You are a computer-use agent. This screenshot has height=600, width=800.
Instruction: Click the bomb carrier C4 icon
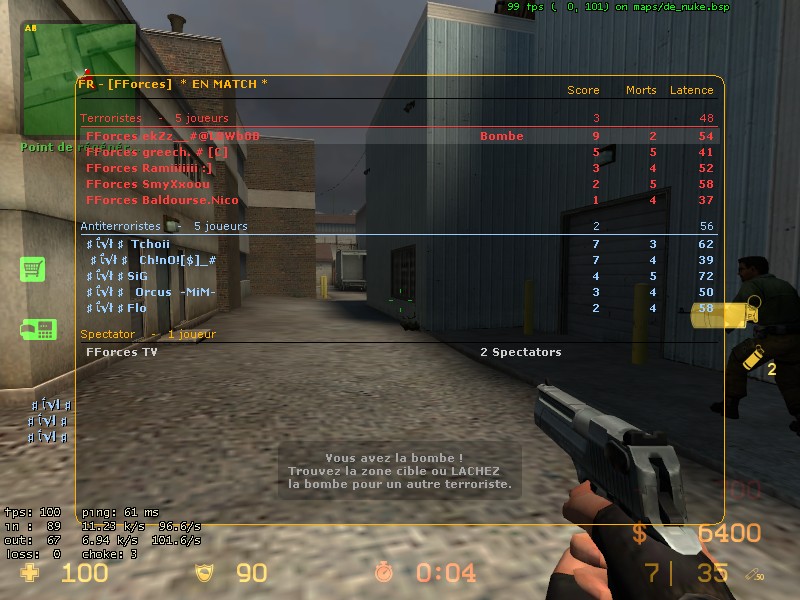click(x=38, y=329)
